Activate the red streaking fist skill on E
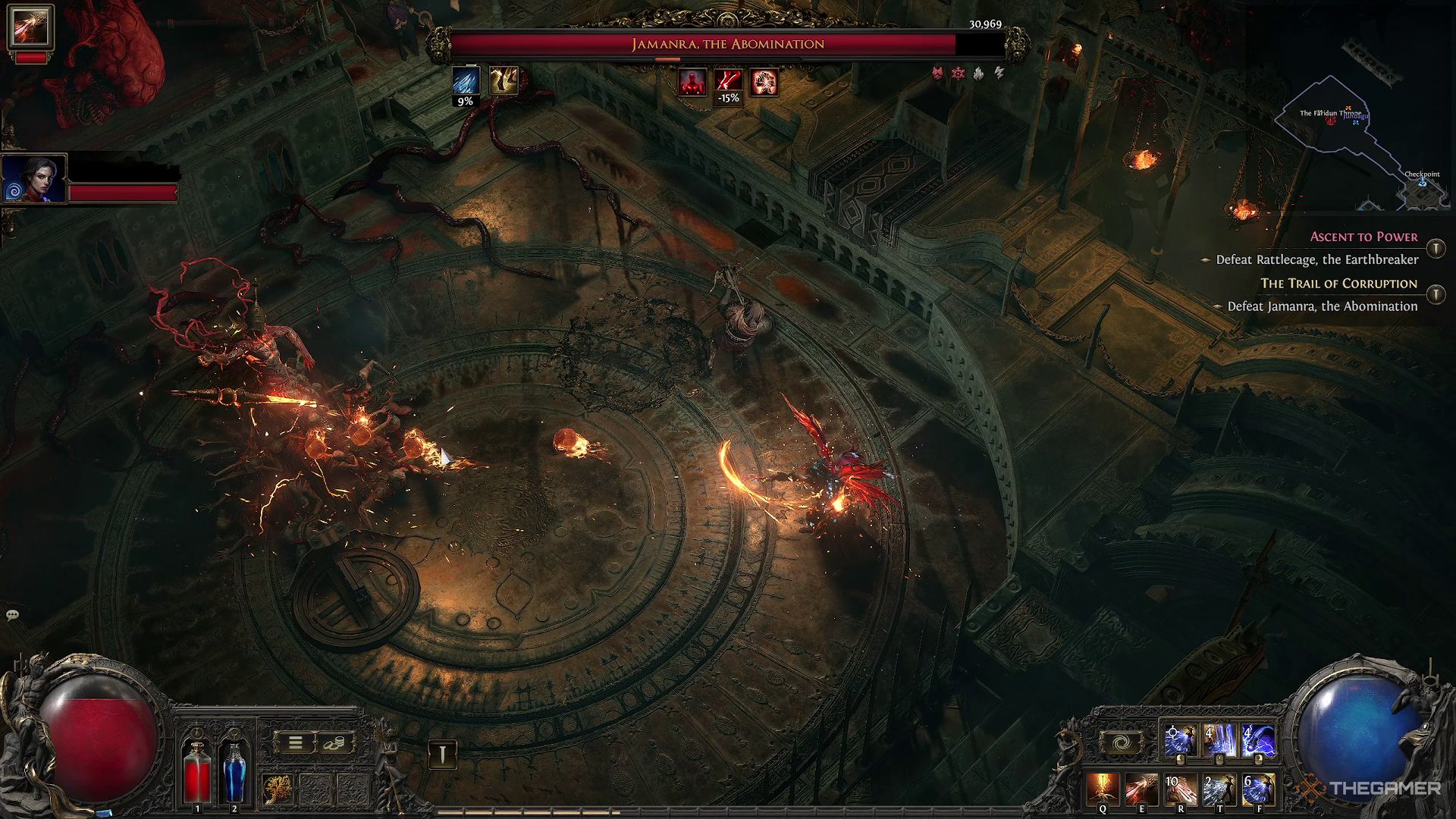 click(x=1141, y=789)
